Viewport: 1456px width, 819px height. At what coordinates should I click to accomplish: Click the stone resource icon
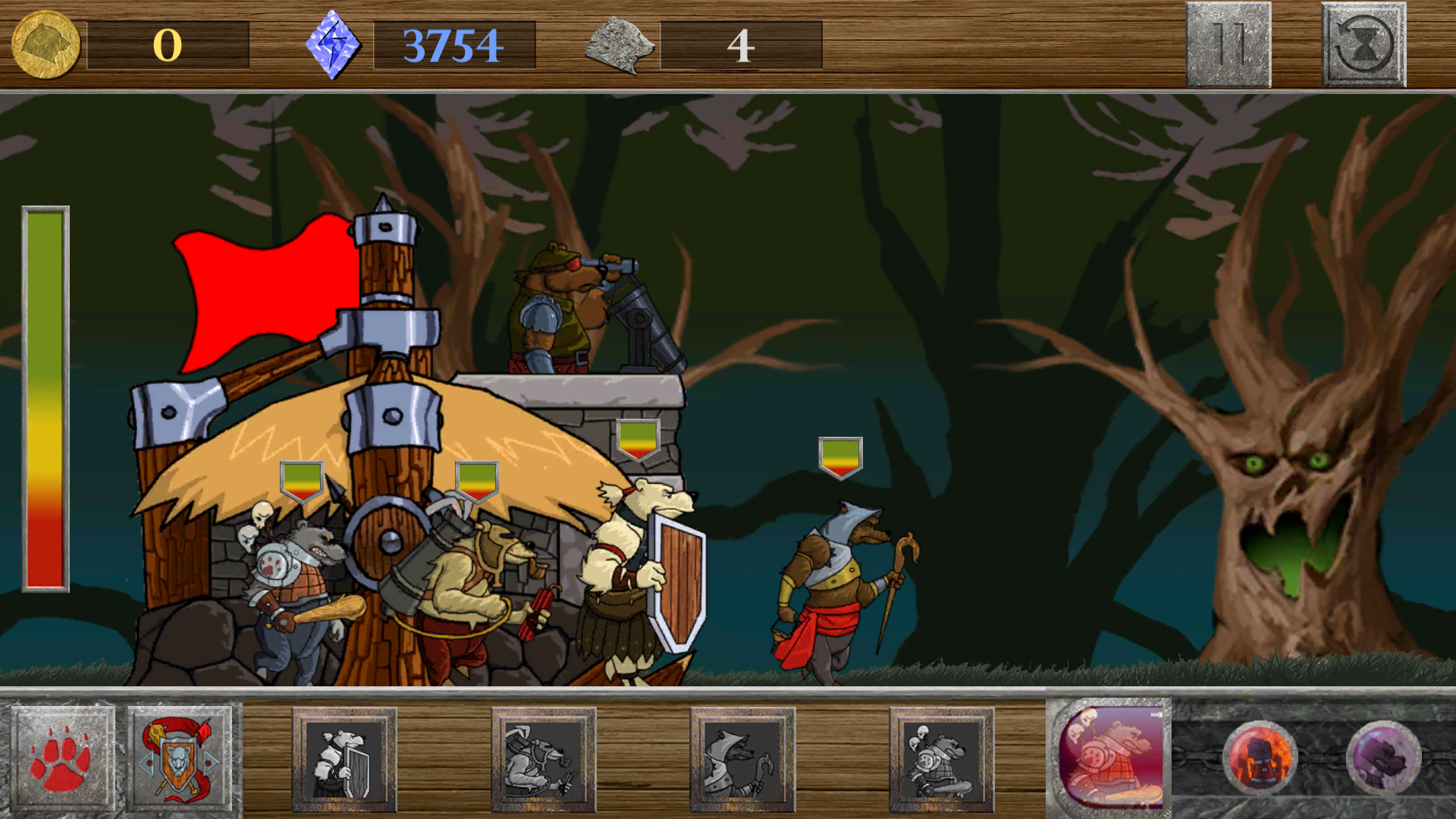pos(620,47)
